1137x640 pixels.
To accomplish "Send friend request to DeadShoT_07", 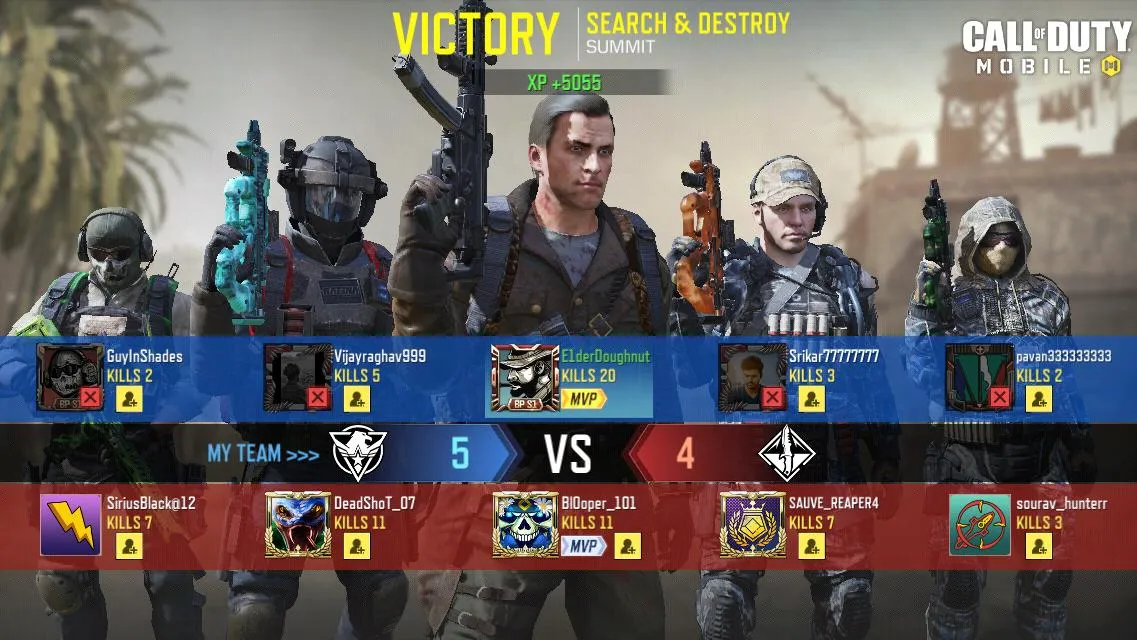I will click(357, 546).
